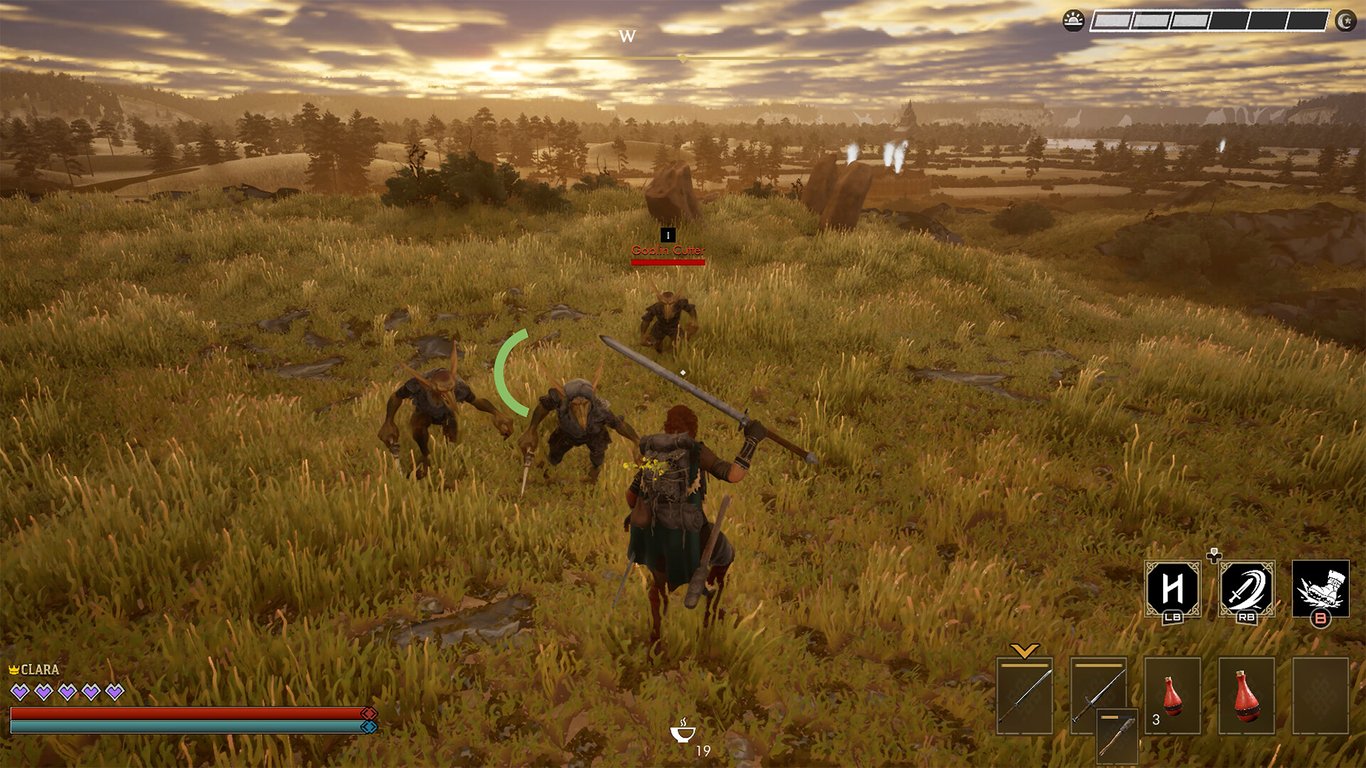Click the small scroll item overlapping the second slot
The width and height of the screenshot is (1366, 768).
(1117, 735)
